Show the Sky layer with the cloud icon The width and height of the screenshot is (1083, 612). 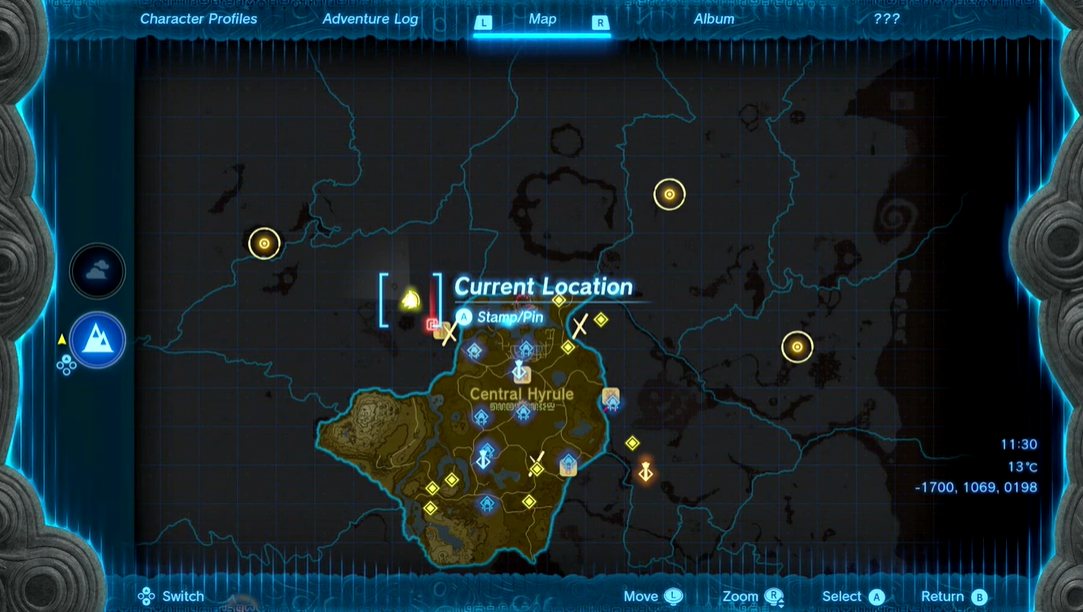click(x=97, y=271)
